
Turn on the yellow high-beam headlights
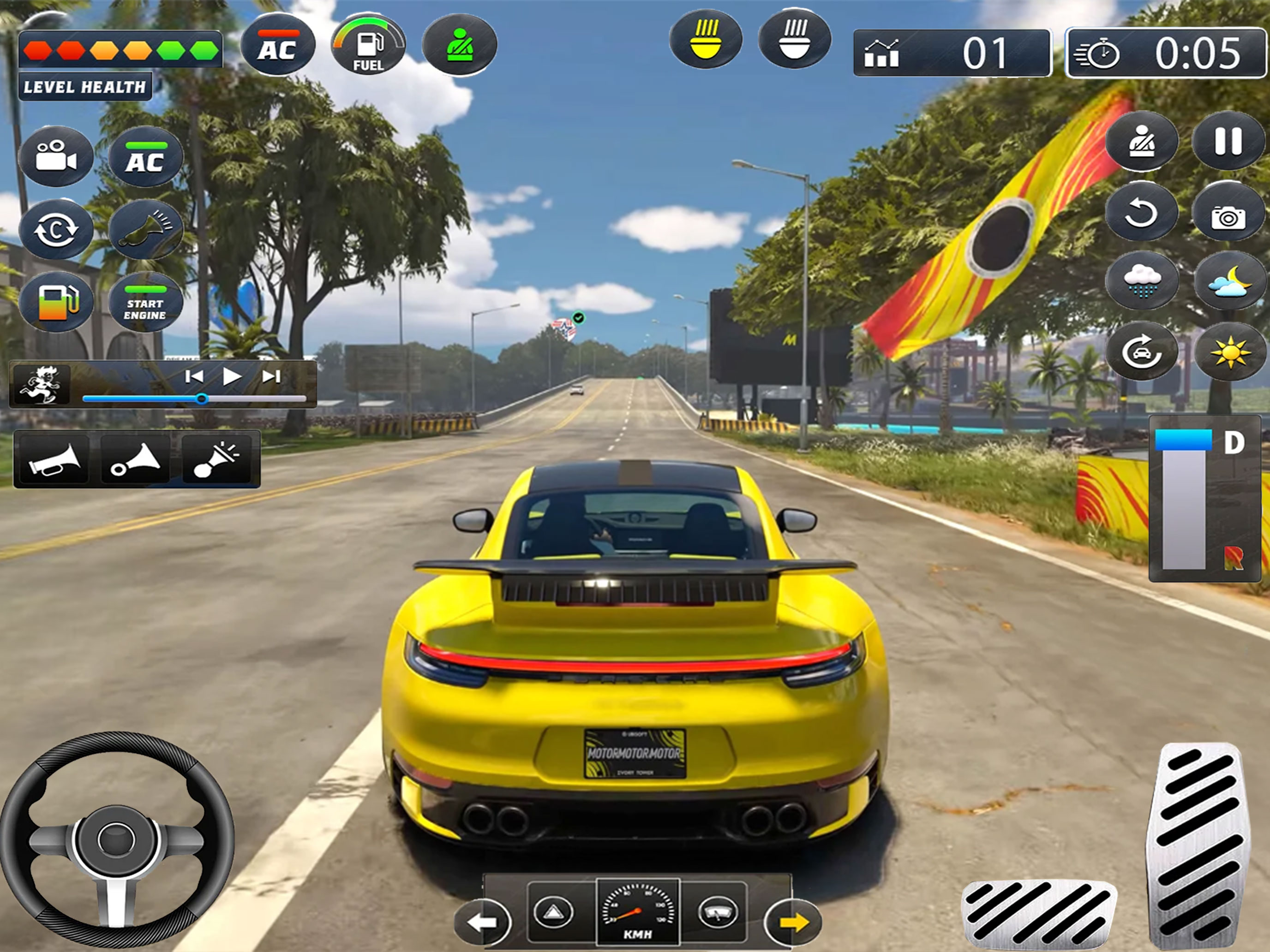tap(706, 39)
